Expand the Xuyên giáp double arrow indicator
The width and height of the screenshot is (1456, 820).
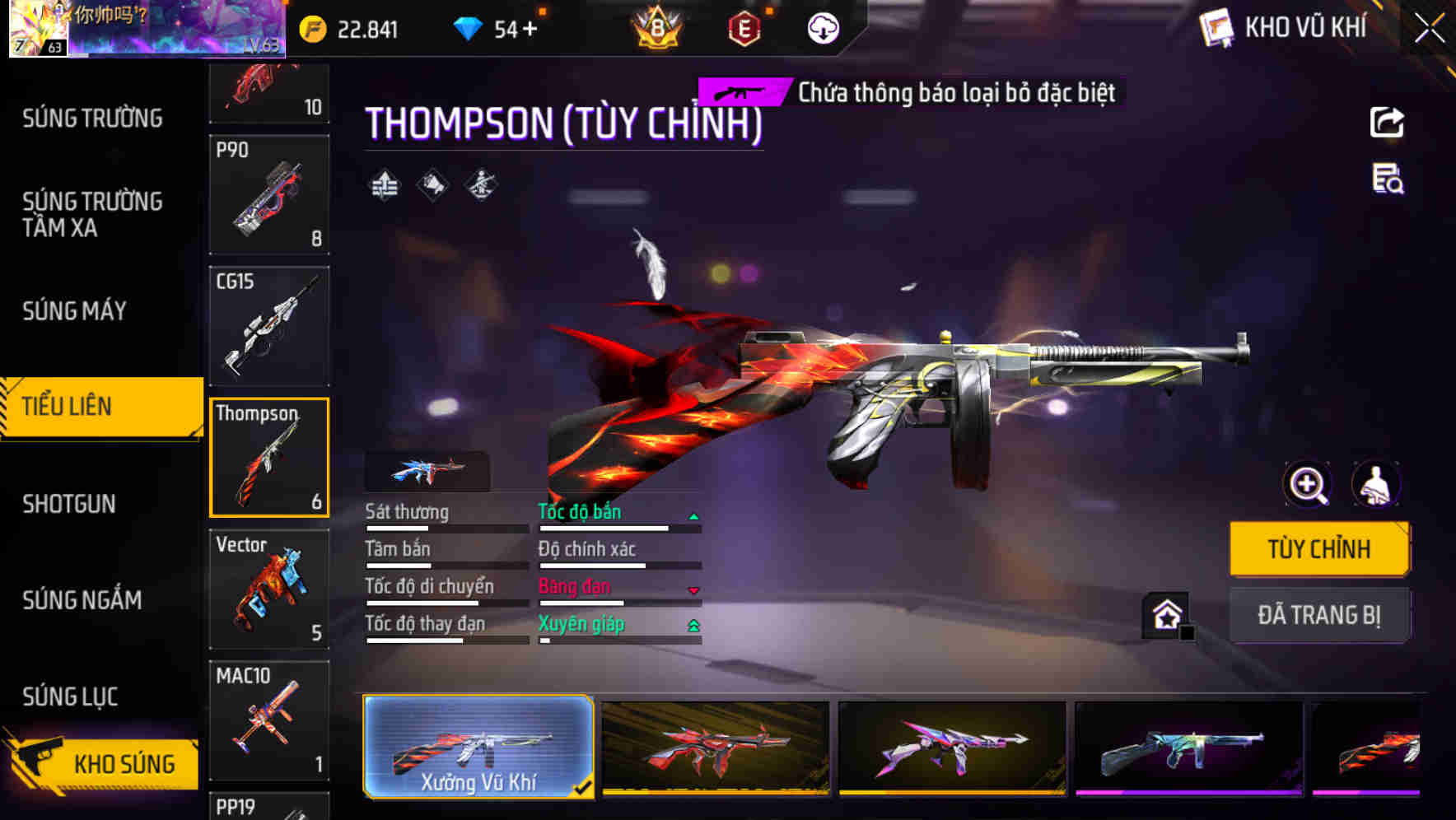(x=694, y=626)
